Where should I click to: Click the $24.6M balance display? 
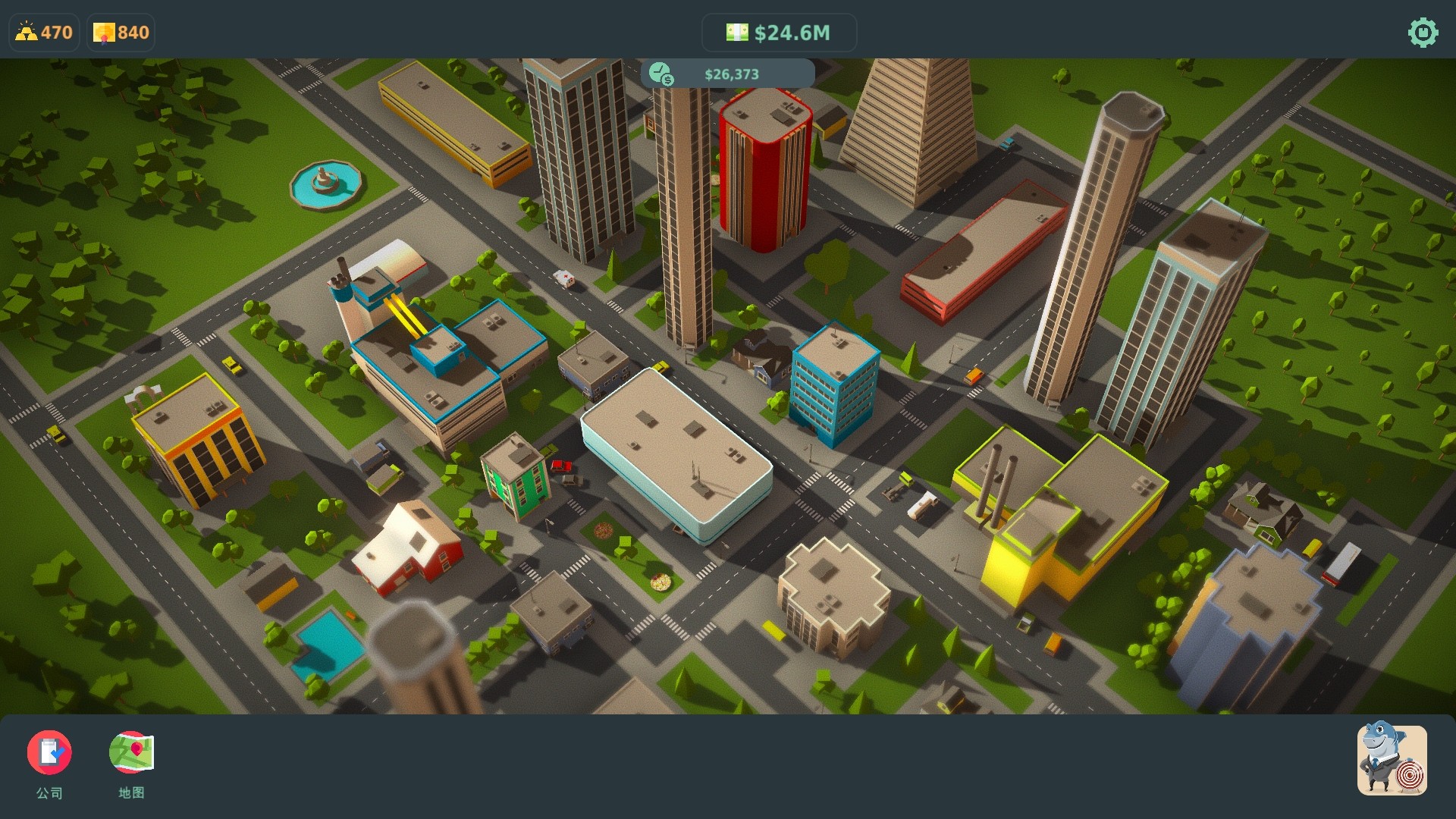click(x=793, y=33)
